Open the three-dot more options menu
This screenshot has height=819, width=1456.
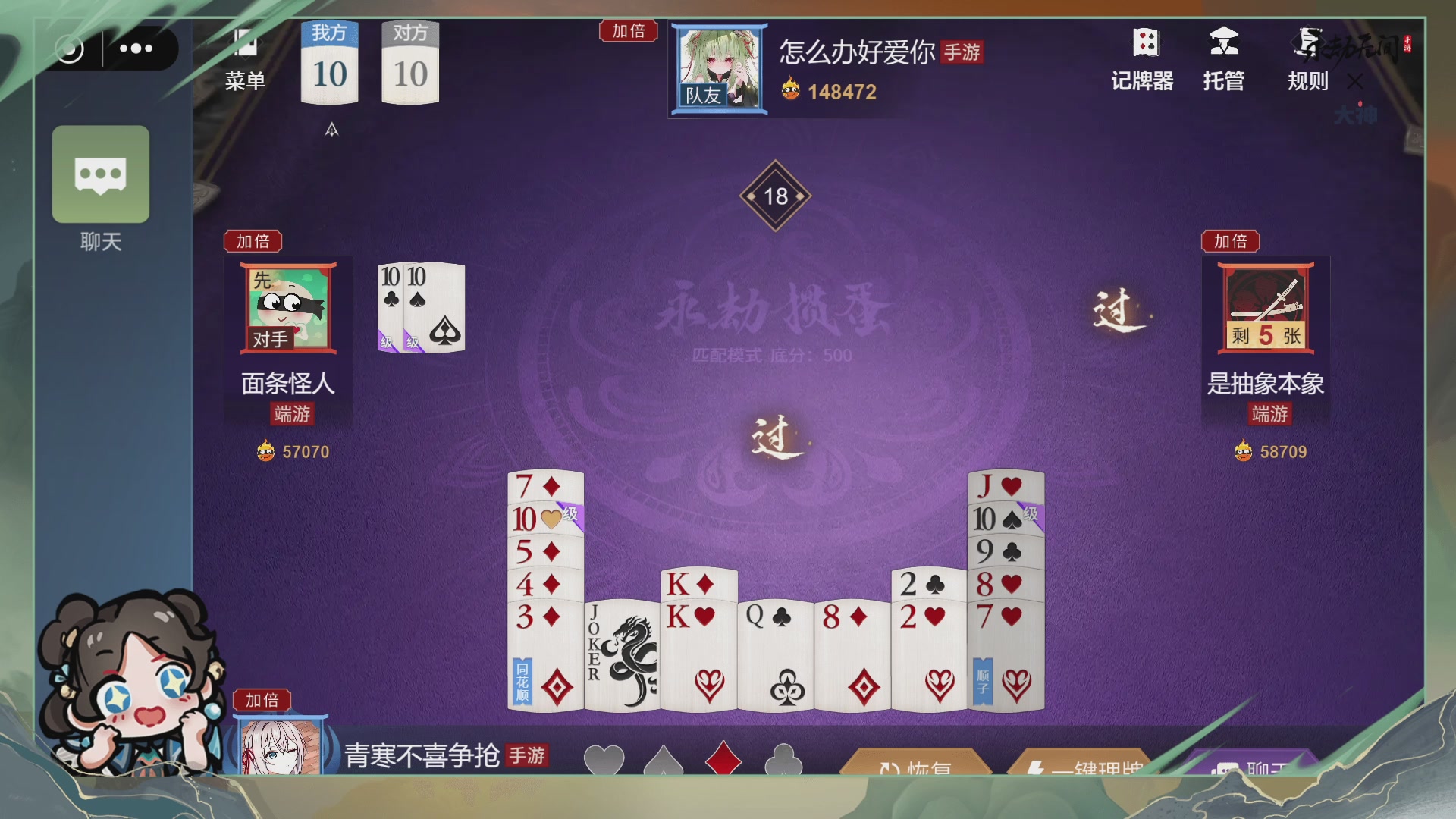click(x=136, y=49)
